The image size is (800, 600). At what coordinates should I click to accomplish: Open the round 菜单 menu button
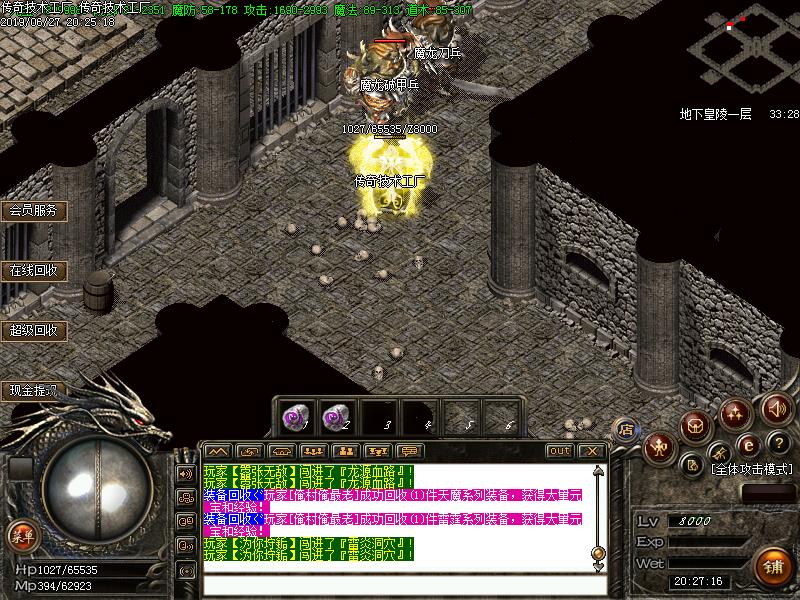pos(21,535)
